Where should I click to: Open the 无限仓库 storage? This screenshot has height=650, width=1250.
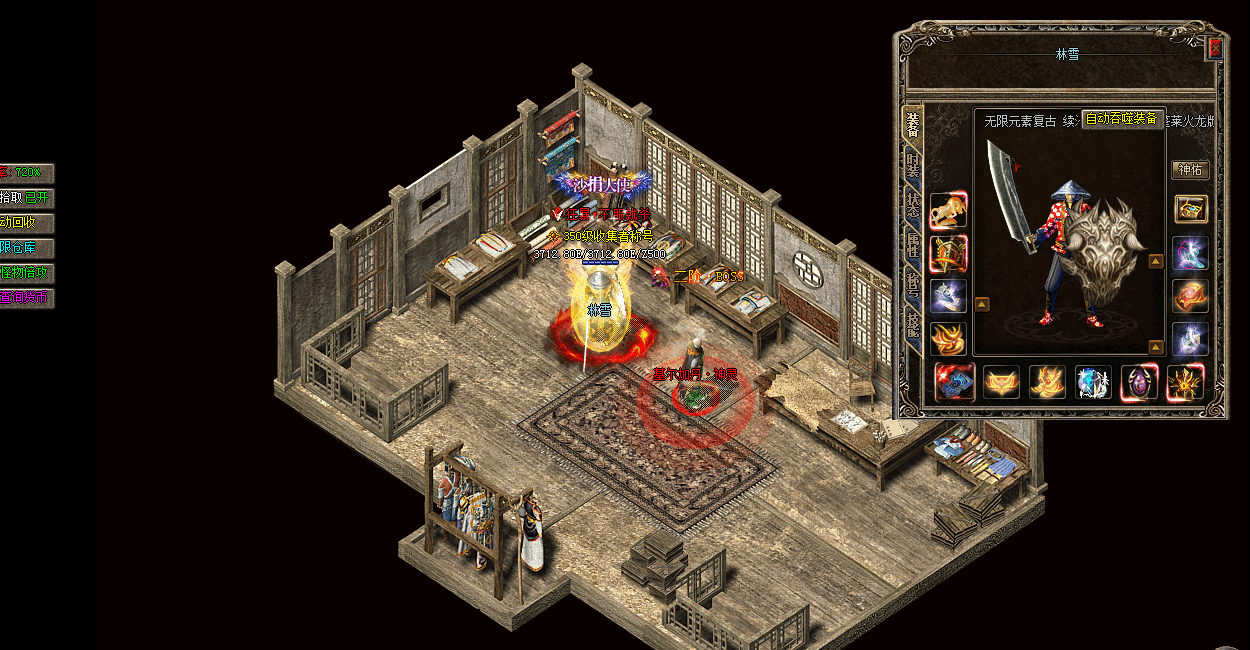[x=27, y=248]
